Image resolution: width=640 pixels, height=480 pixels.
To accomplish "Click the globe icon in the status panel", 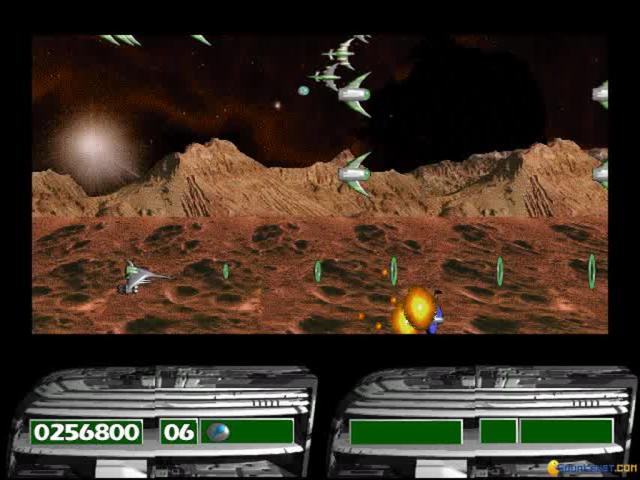I will tap(217, 432).
